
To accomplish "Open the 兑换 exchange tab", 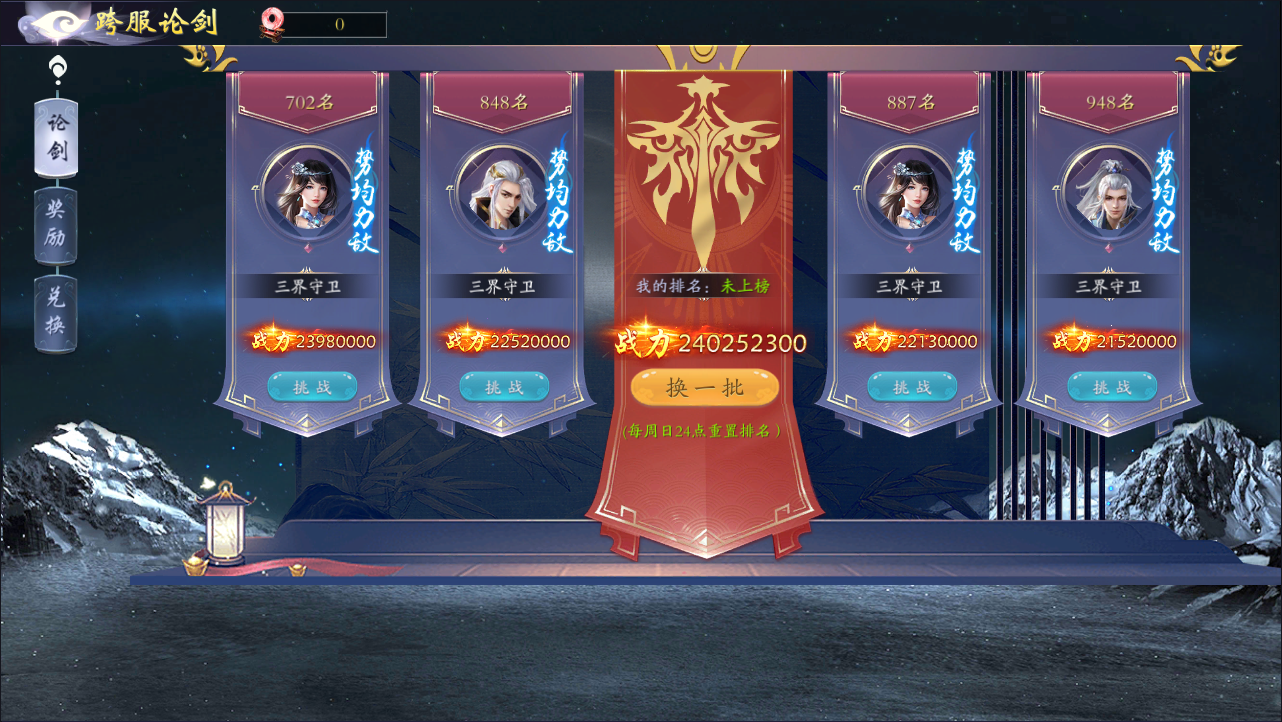I will (x=56, y=312).
